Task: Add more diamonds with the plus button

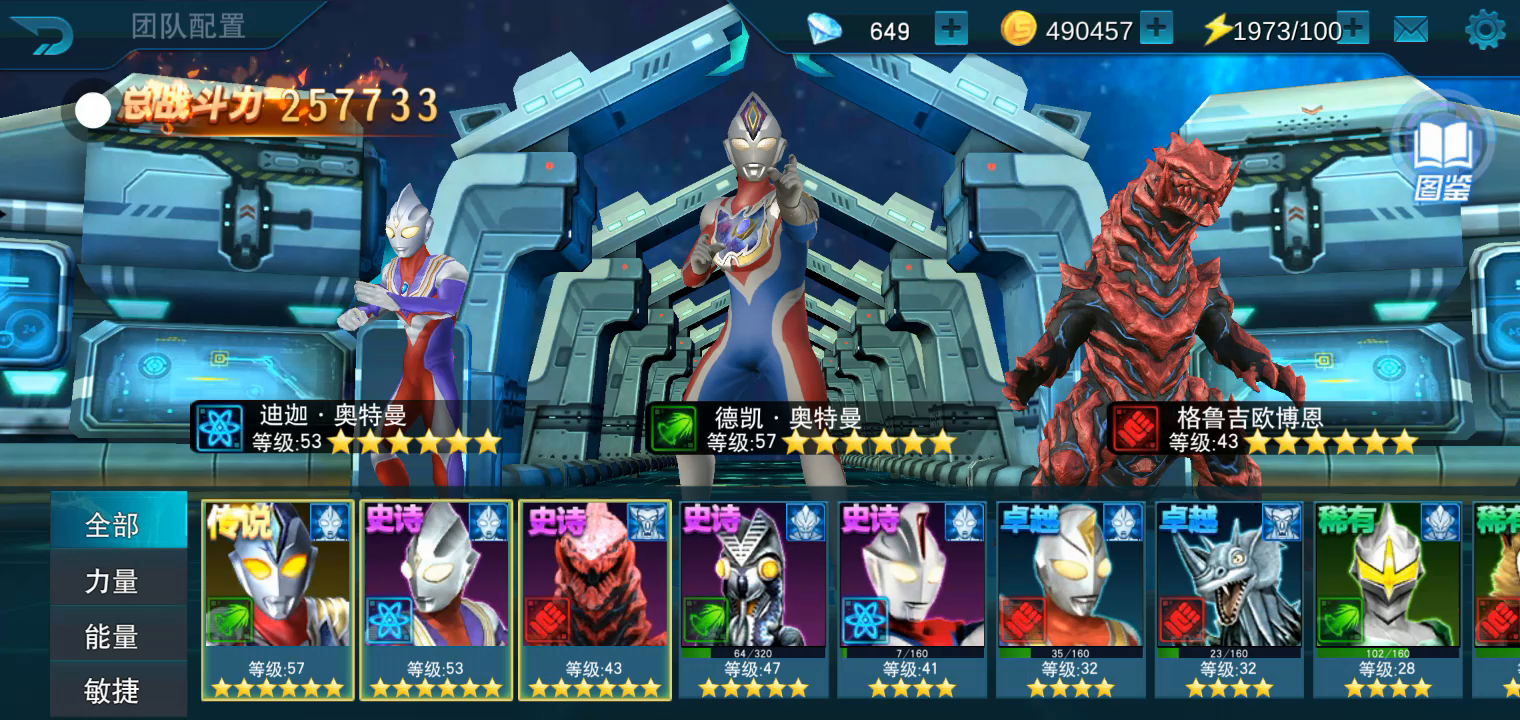Action: coord(951,29)
